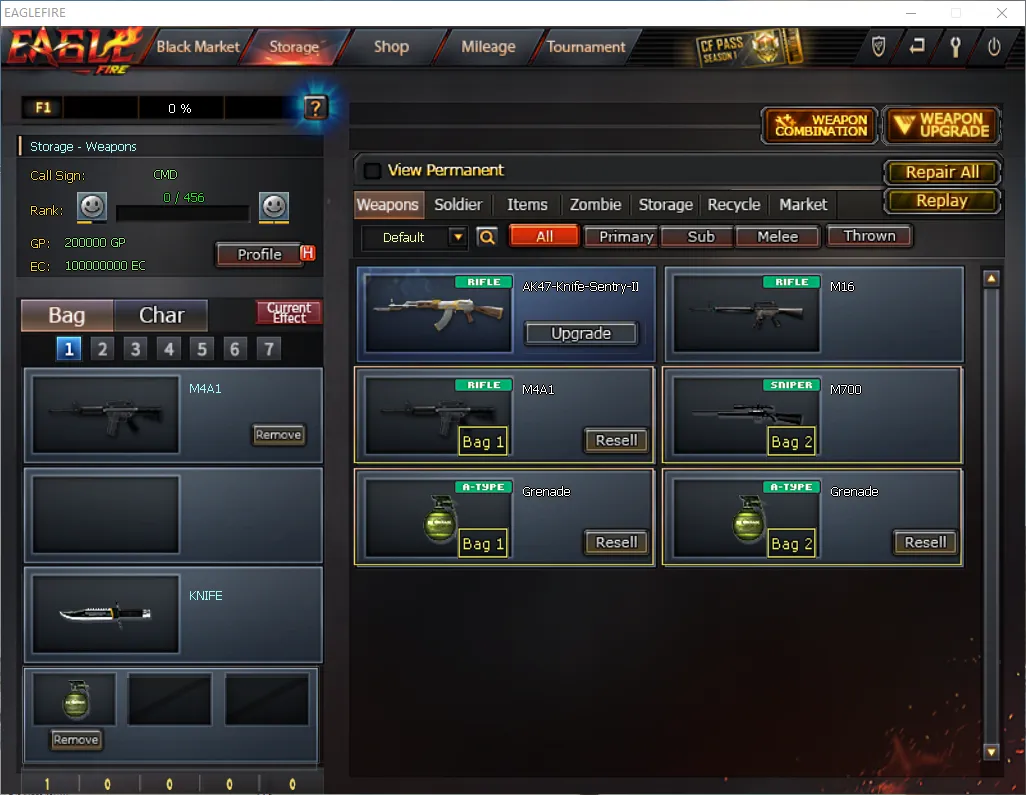Show the Recycle tab

(x=734, y=205)
